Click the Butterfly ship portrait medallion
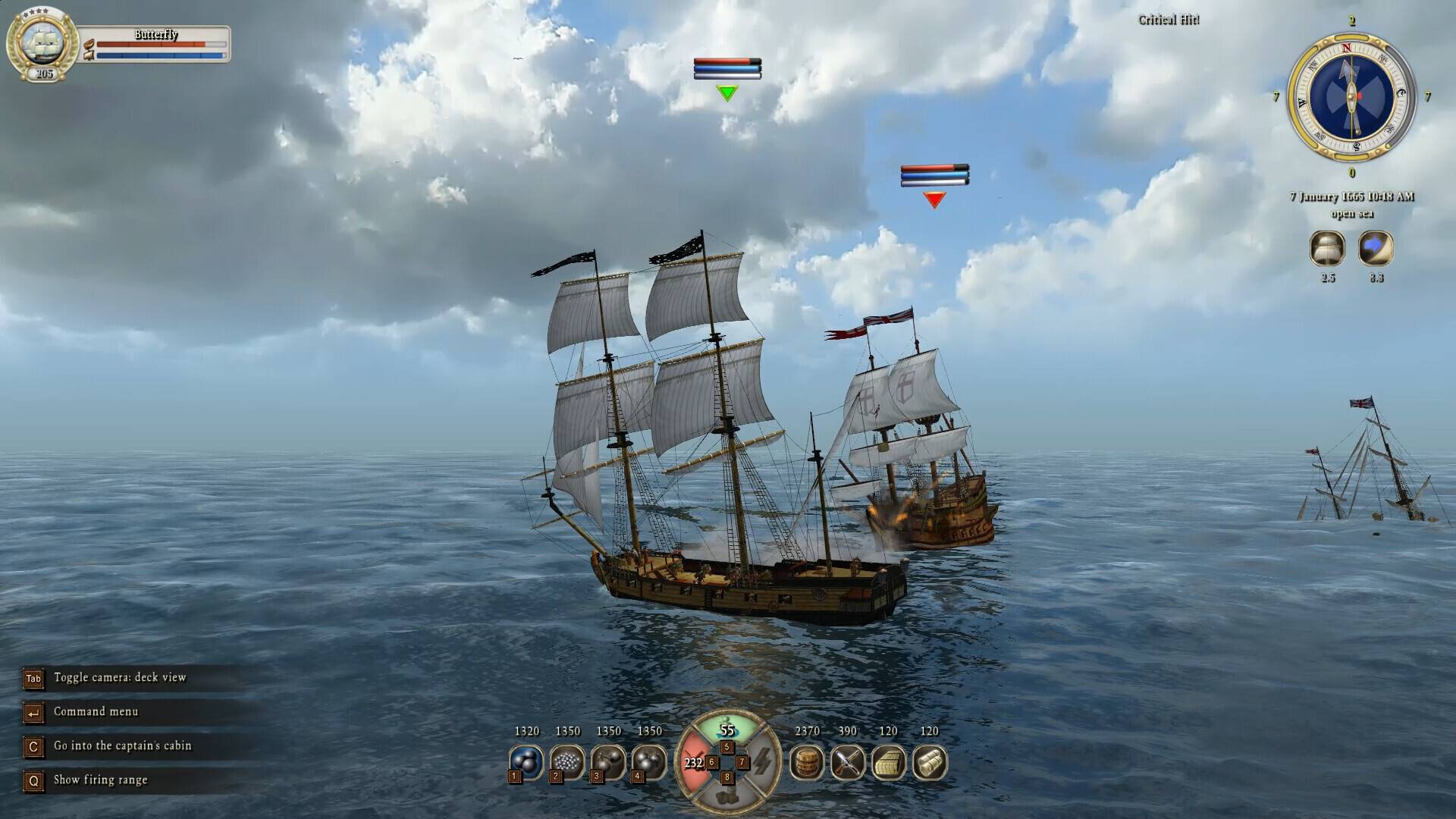The height and width of the screenshot is (819, 1456). coord(42,42)
